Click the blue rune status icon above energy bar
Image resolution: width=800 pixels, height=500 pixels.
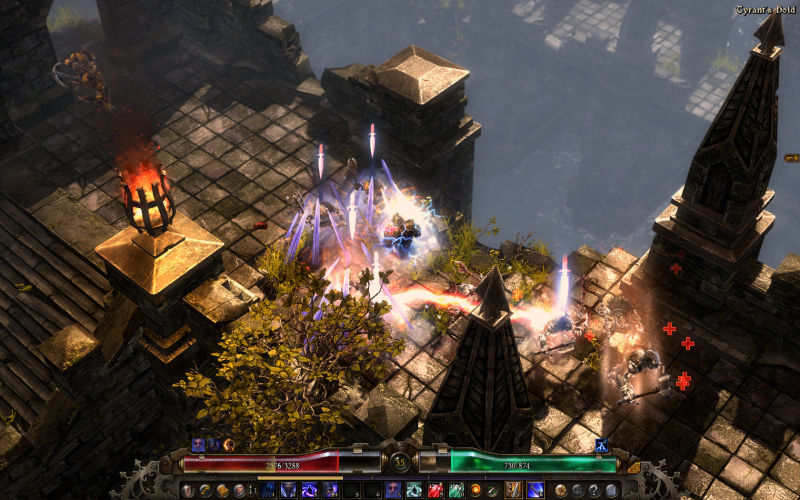click(602, 446)
